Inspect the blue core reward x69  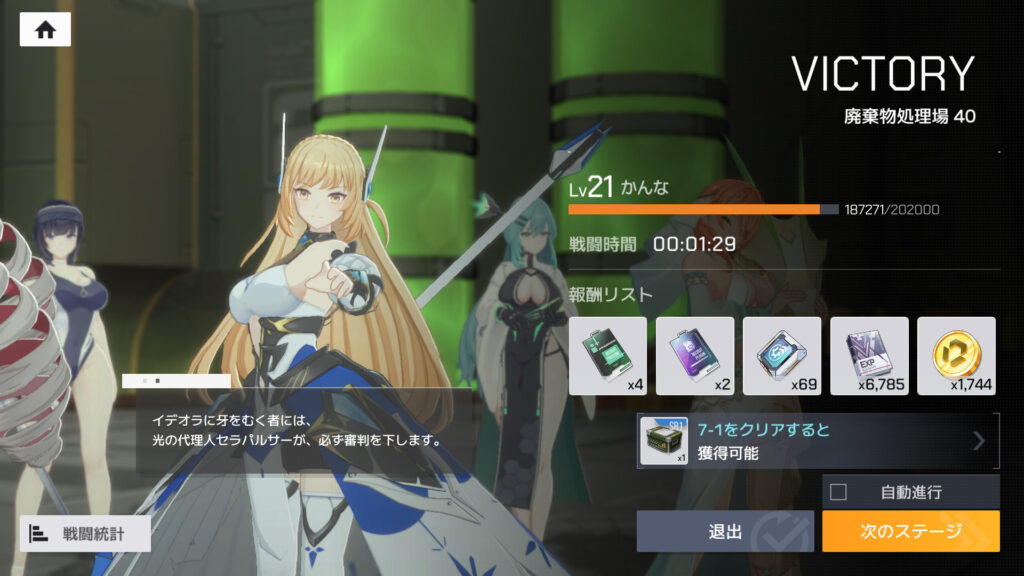[782, 356]
